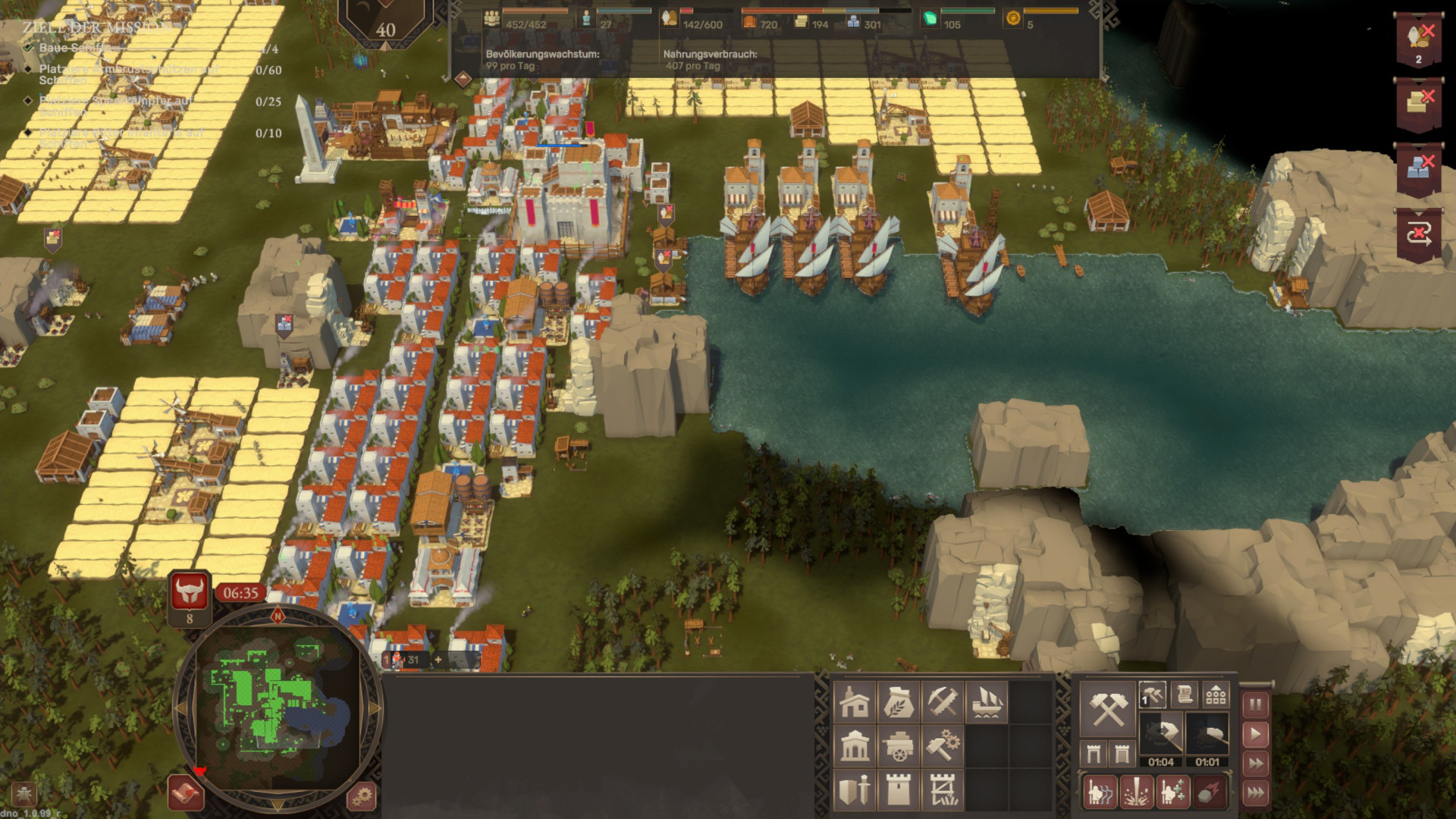The width and height of the screenshot is (1456, 819).
Task: Select the large crossed hammers build button
Action: point(1107,709)
